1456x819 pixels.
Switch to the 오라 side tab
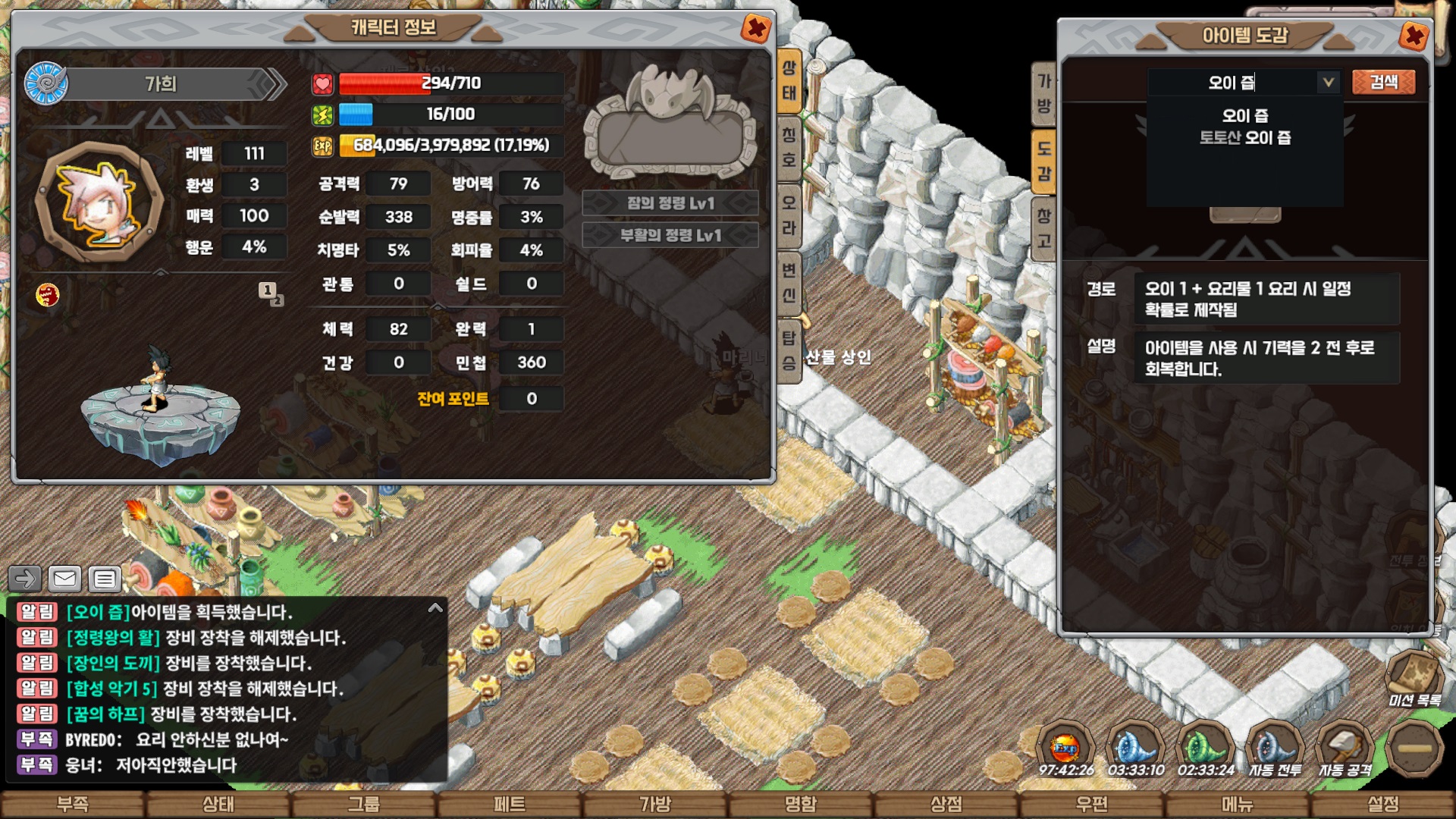789,215
